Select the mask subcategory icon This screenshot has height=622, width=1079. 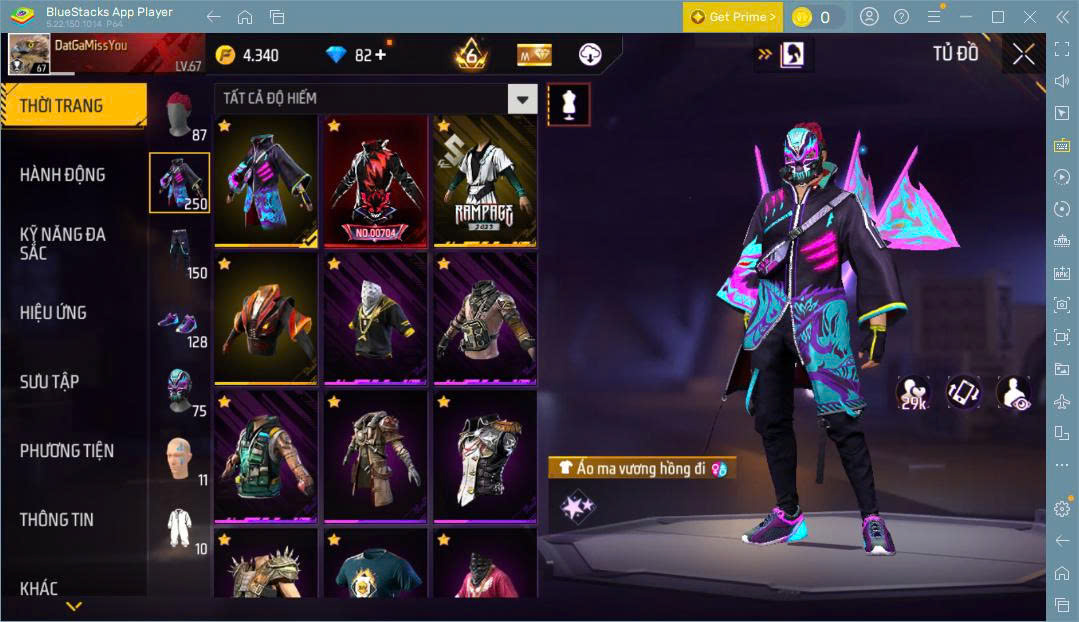[x=178, y=390]
